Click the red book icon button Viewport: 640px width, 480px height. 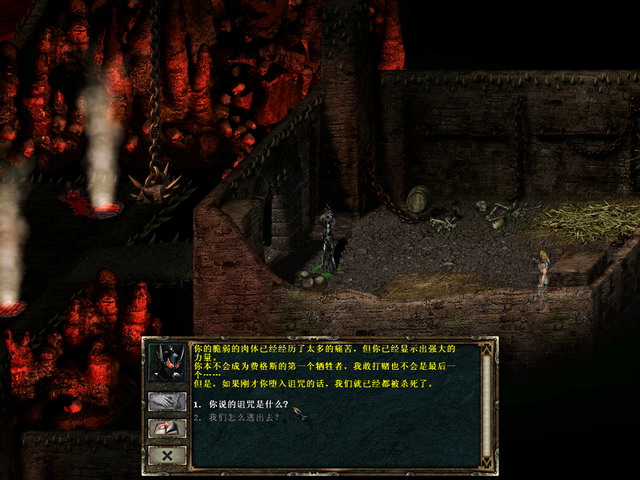[166, 428]
